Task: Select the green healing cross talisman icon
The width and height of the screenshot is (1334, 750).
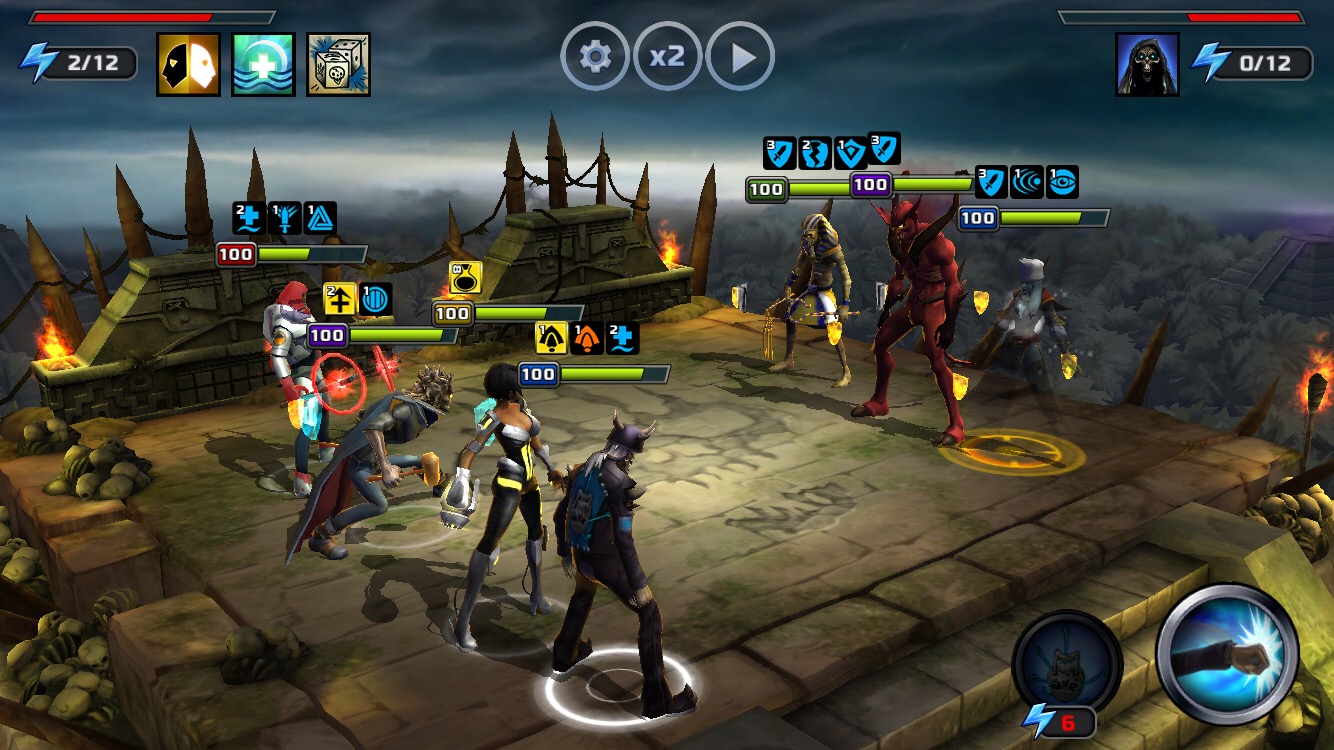Action: tap(263, 64)
